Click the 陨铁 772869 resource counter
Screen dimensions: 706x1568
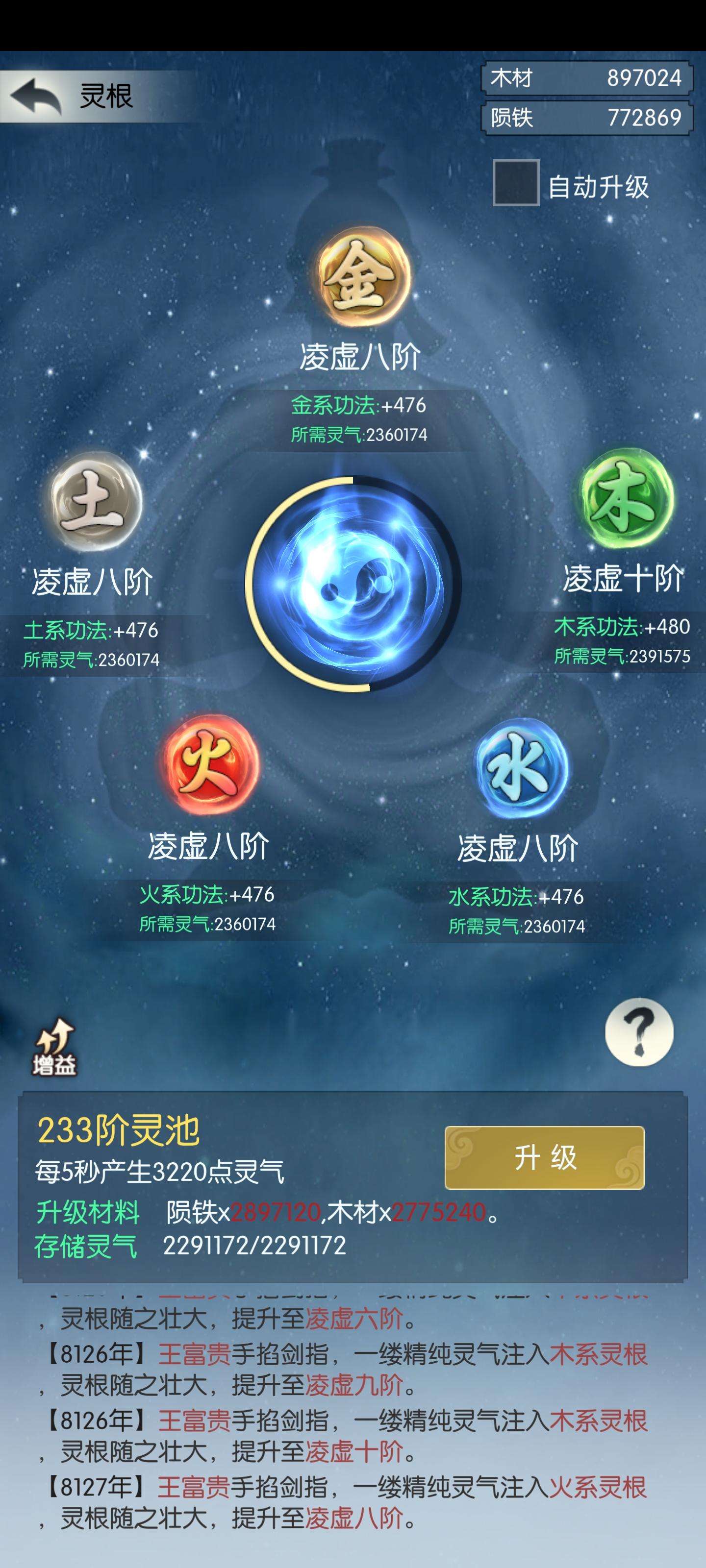click(x=586, y=116)
